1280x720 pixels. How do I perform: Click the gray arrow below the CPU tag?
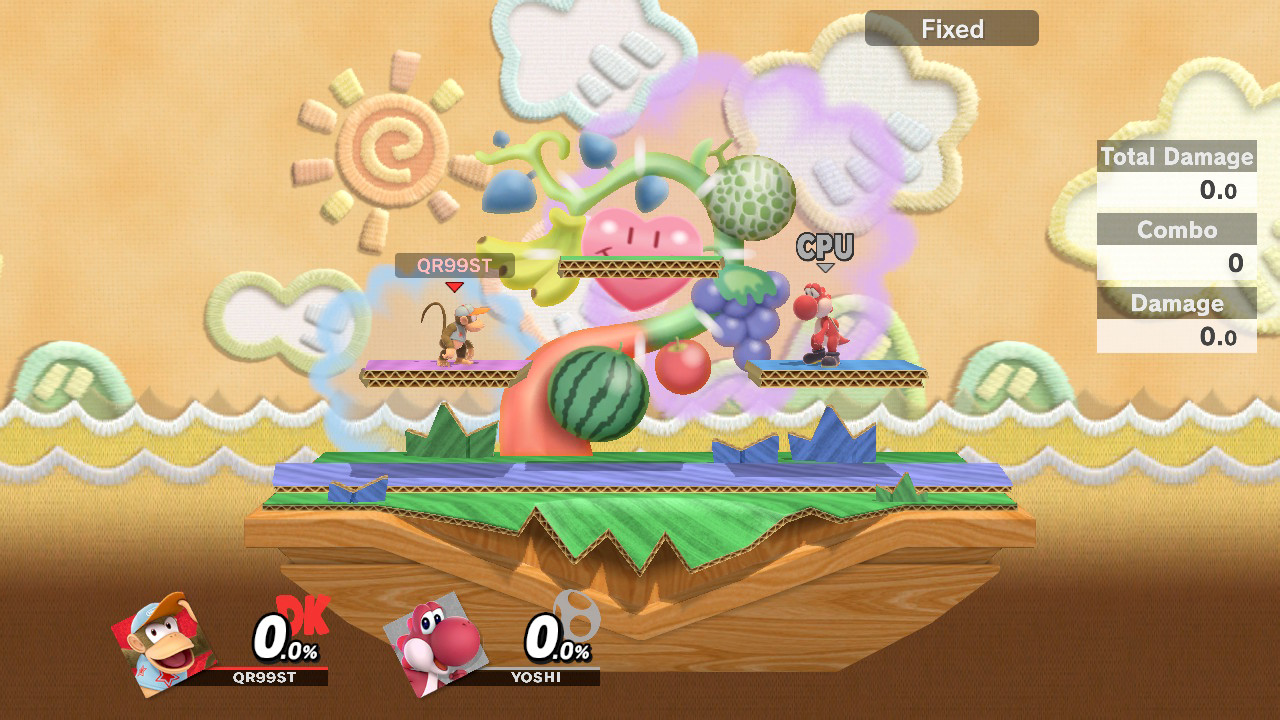(x=826, y=268)
